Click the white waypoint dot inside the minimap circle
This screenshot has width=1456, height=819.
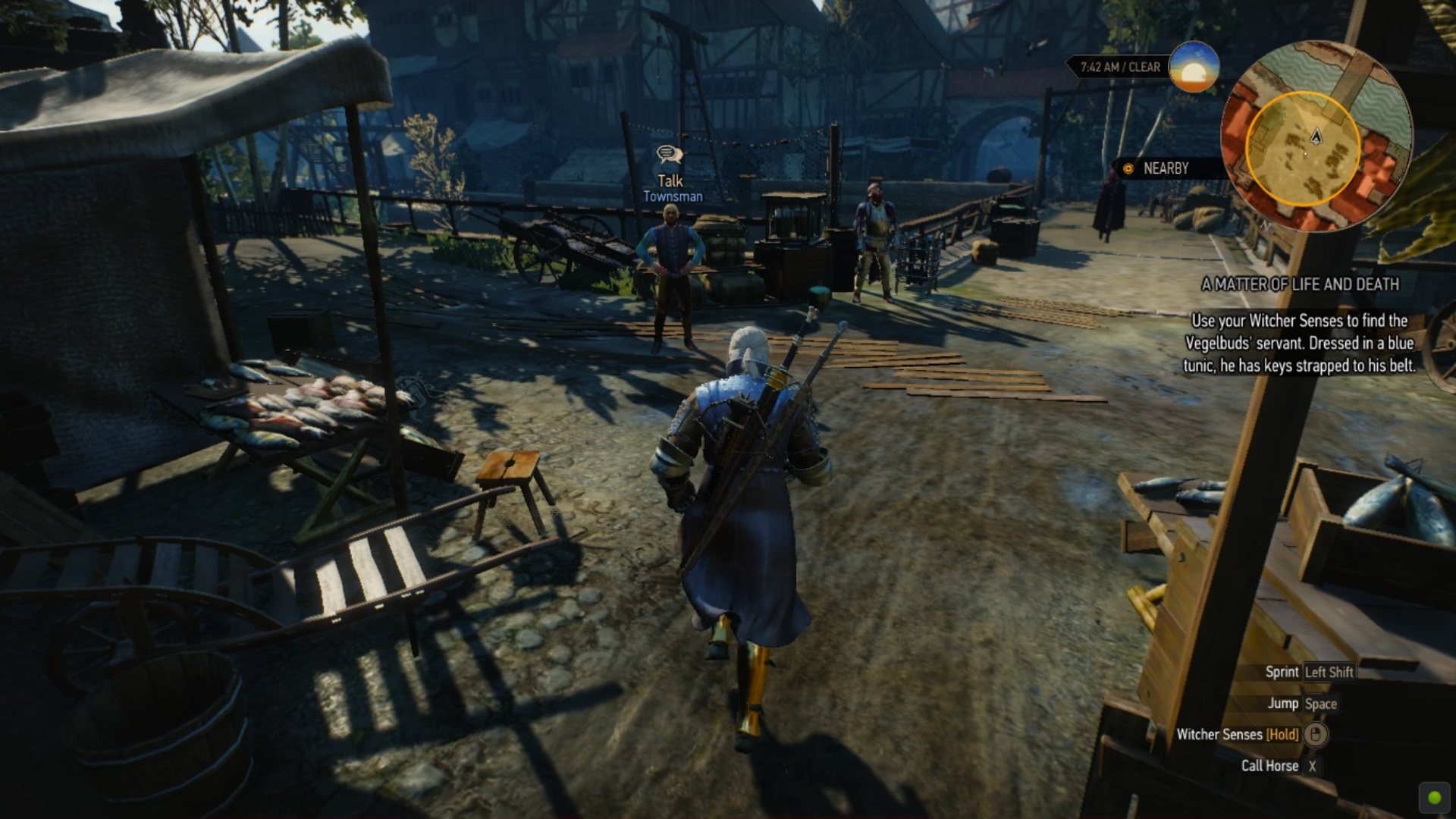(x=1306, y=153)
